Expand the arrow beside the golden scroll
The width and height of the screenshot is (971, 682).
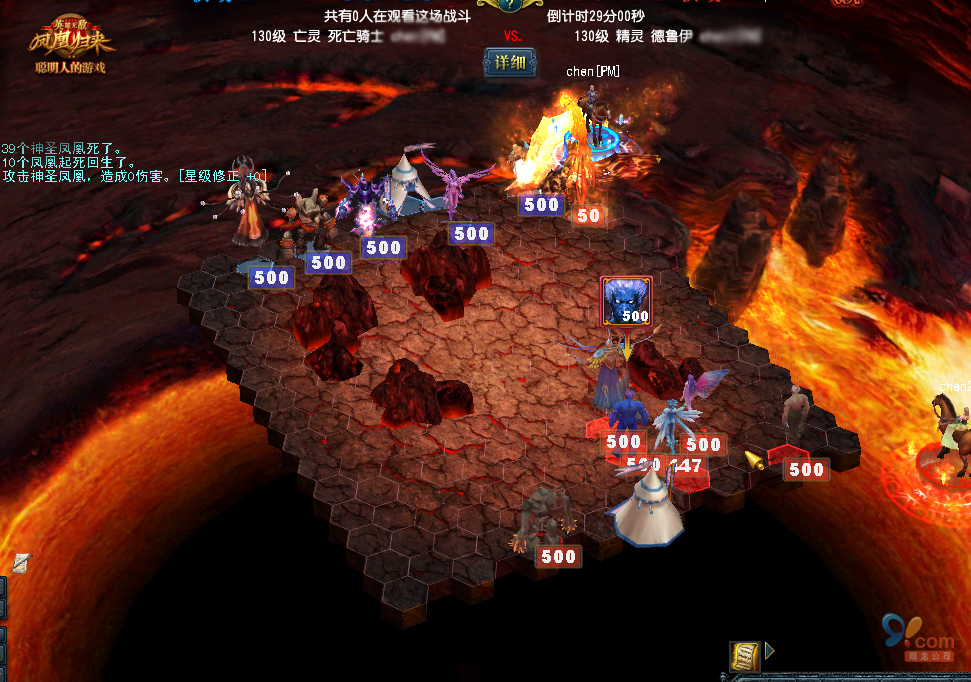tap(770, 651)
